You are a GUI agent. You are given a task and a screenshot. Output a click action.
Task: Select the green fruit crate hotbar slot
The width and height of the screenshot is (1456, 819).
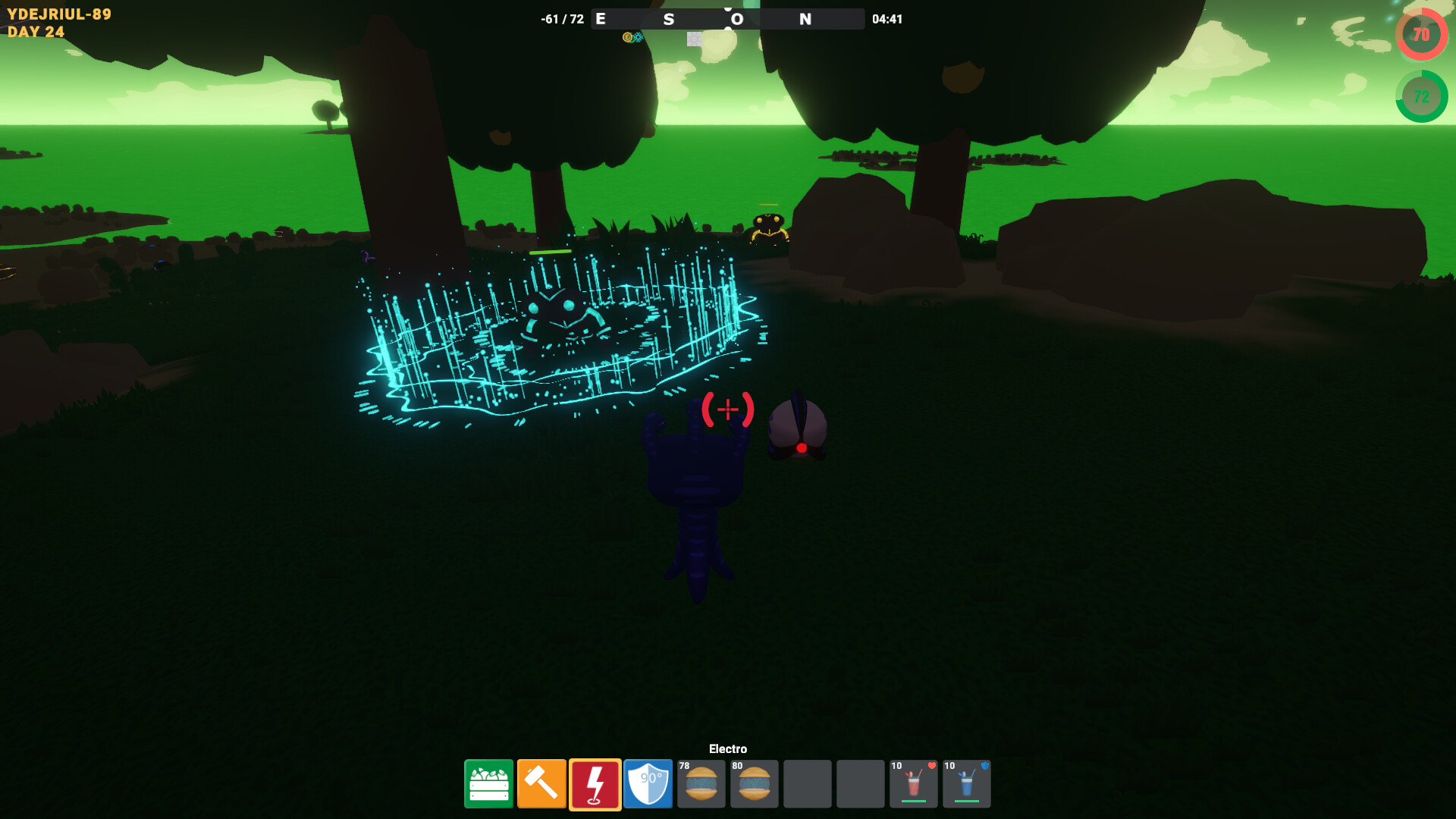[x=488, y=784]
